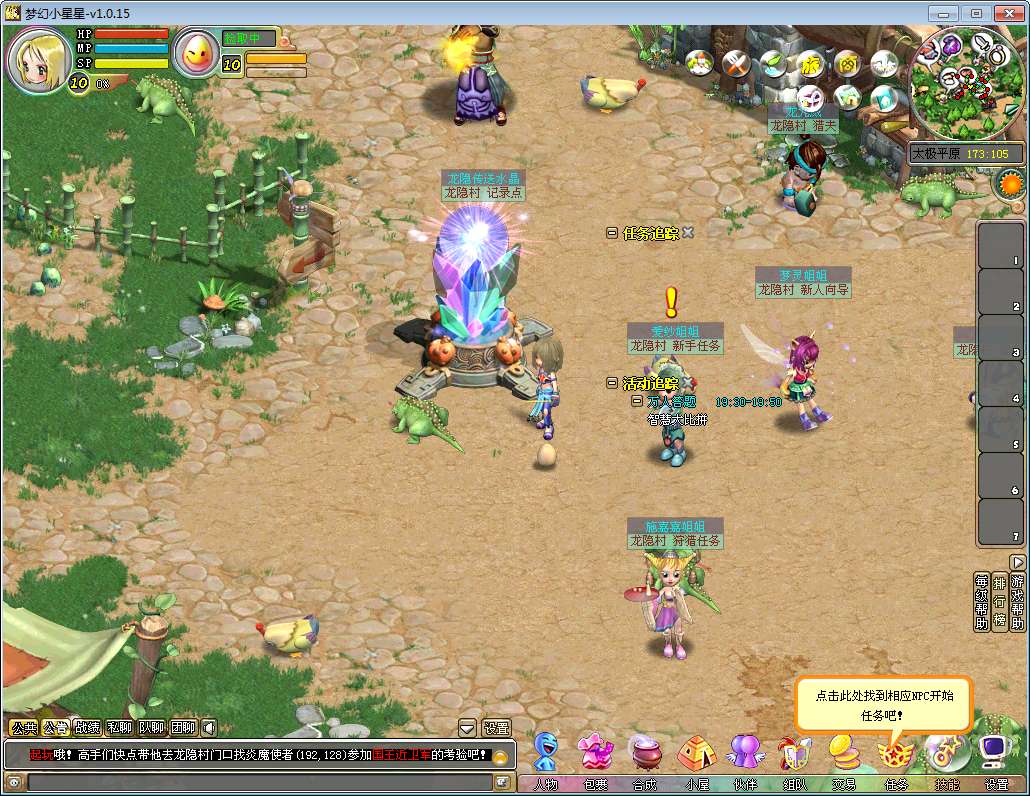Image resolution: width=1030 pixels, height=796 pixels.
Task: Click the yellow 旅 round icon
Action: (809, 65)
